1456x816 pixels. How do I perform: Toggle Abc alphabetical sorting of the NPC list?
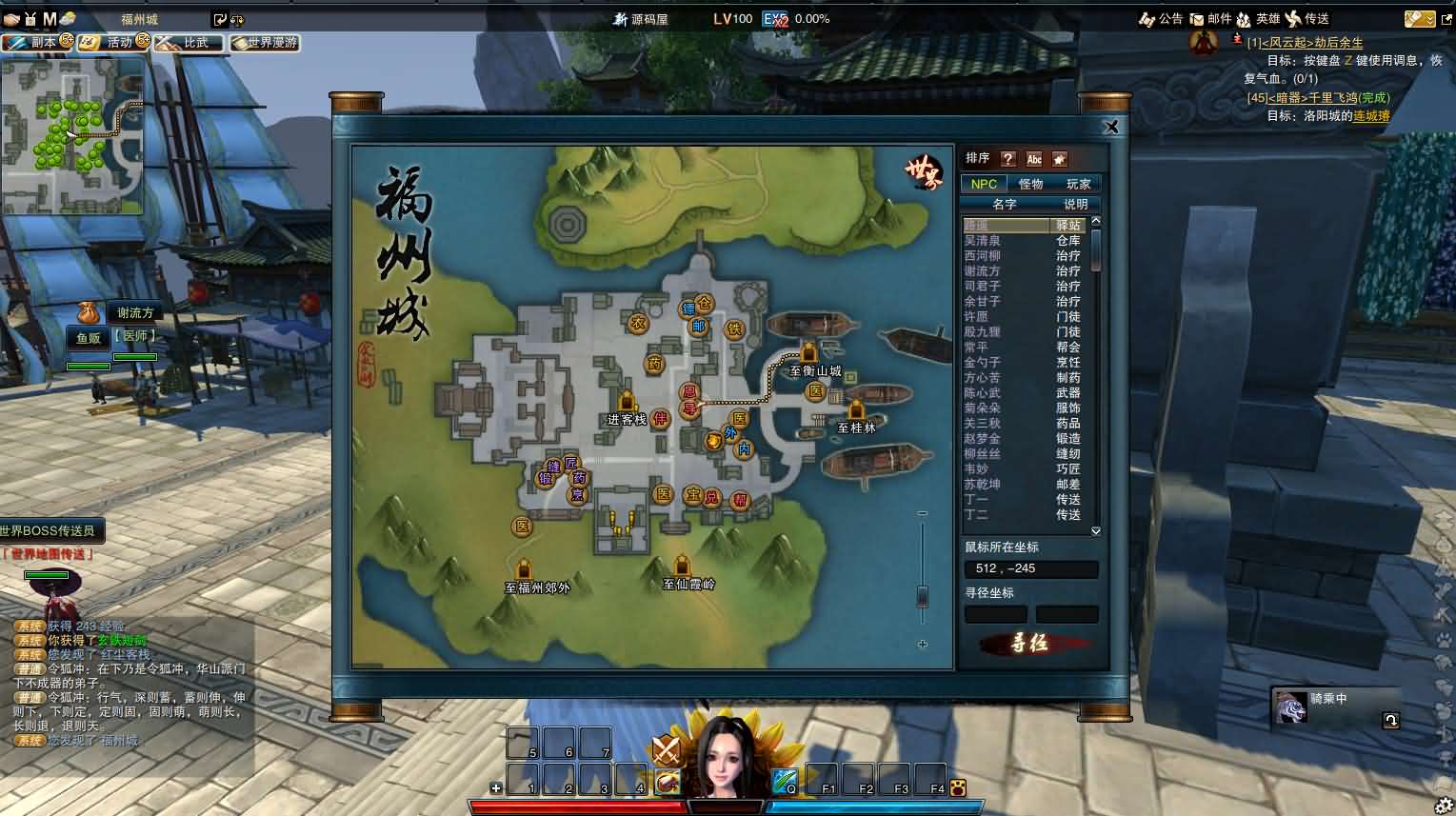[x=1034, y=158]
